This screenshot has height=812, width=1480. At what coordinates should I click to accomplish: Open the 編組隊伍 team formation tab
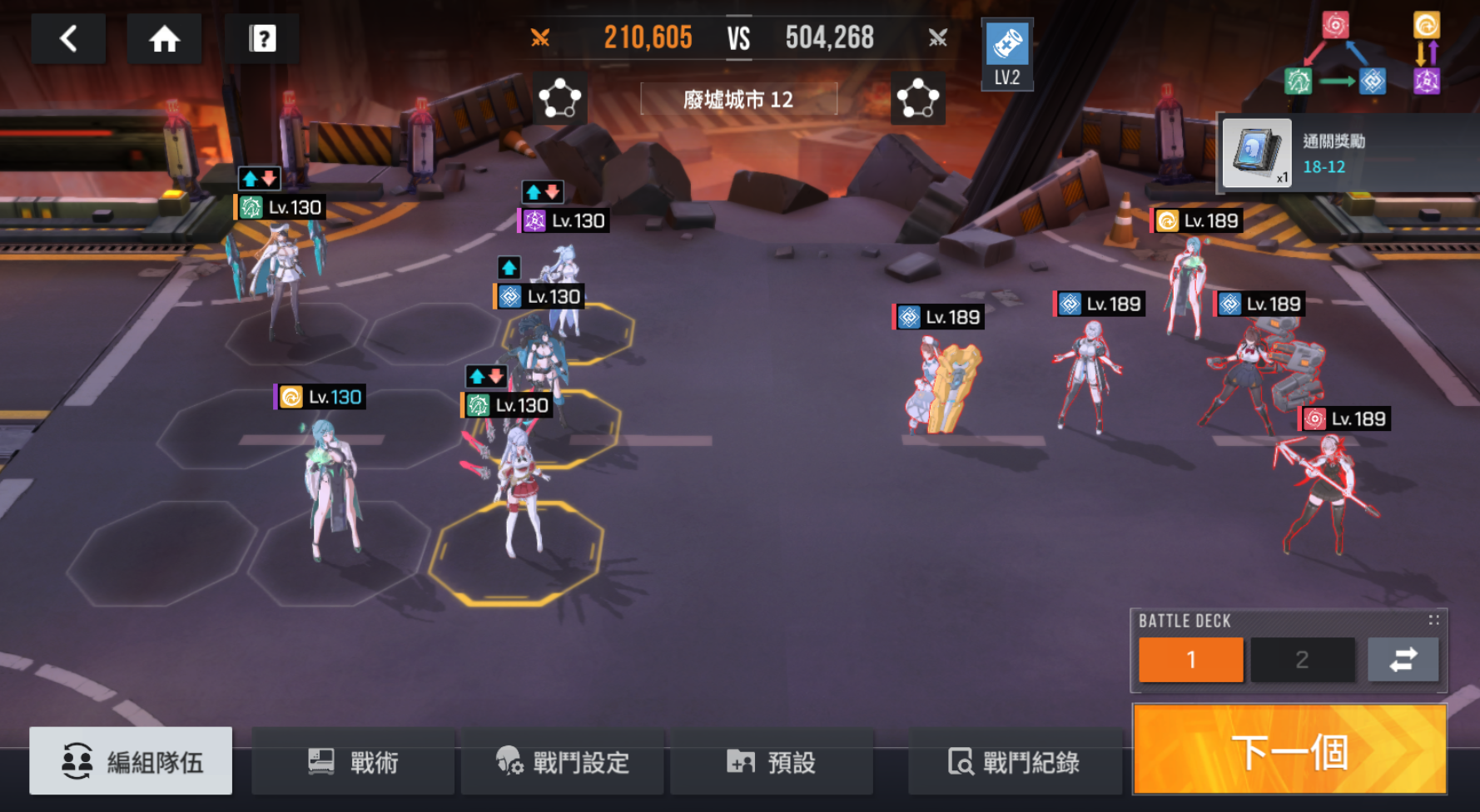131,761
